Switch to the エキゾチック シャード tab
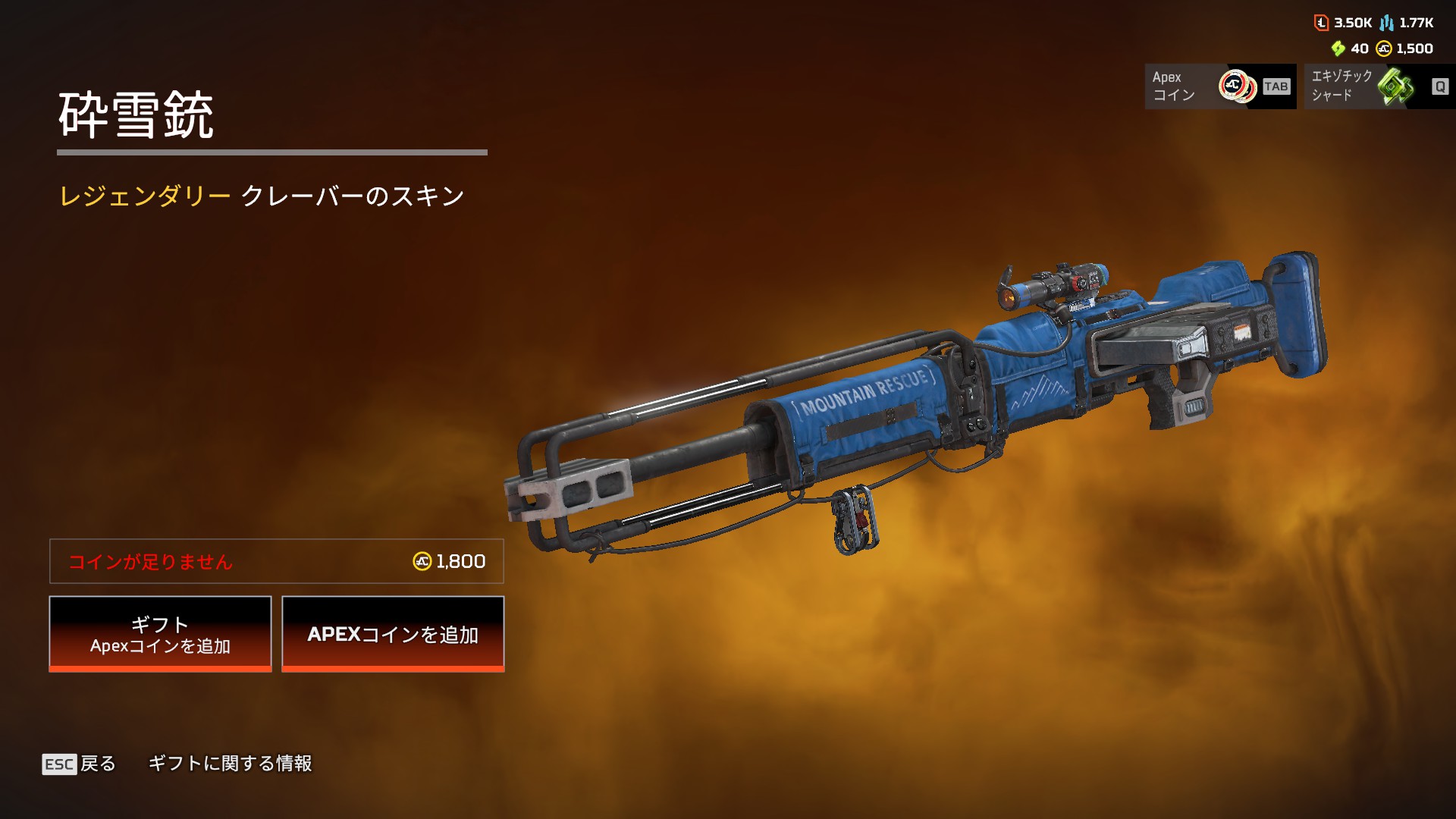This screenshot has width=1456, height=819. 1379,86
